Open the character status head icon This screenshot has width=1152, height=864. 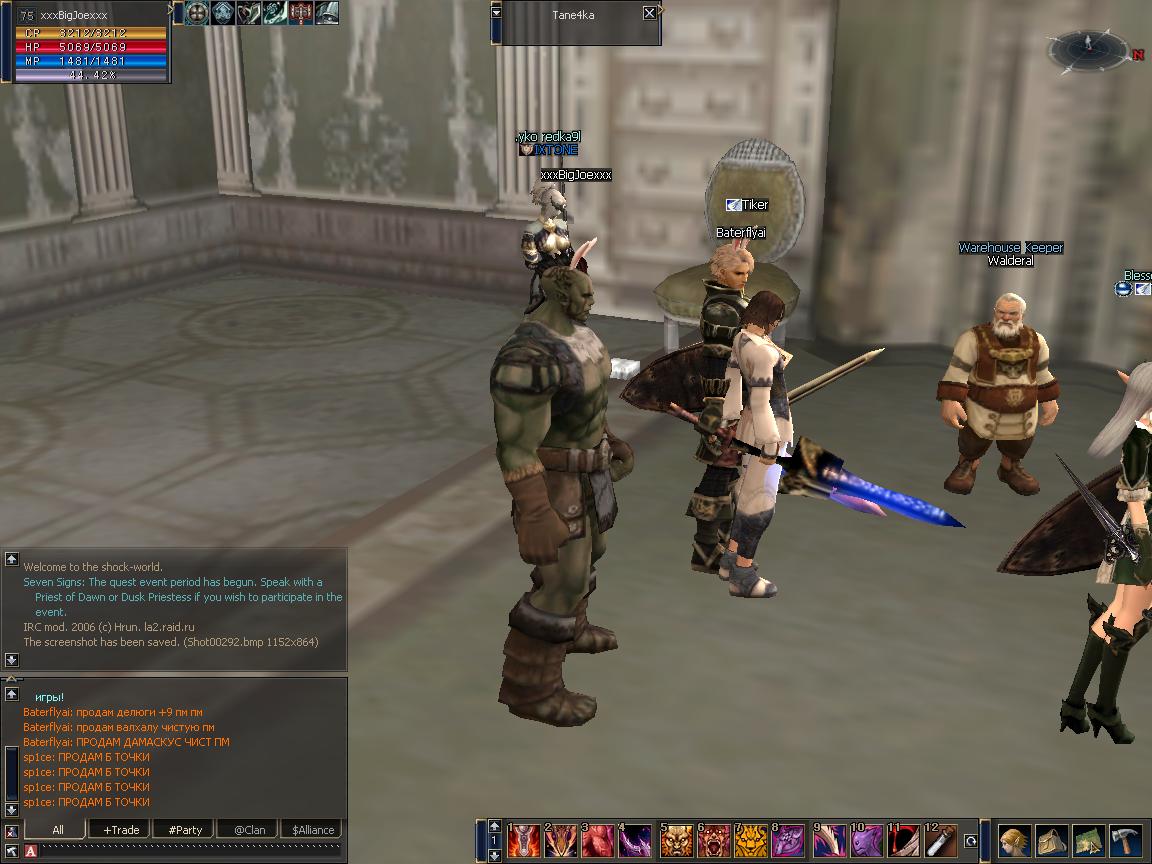pyautogui.click(x=1015, y=841)
